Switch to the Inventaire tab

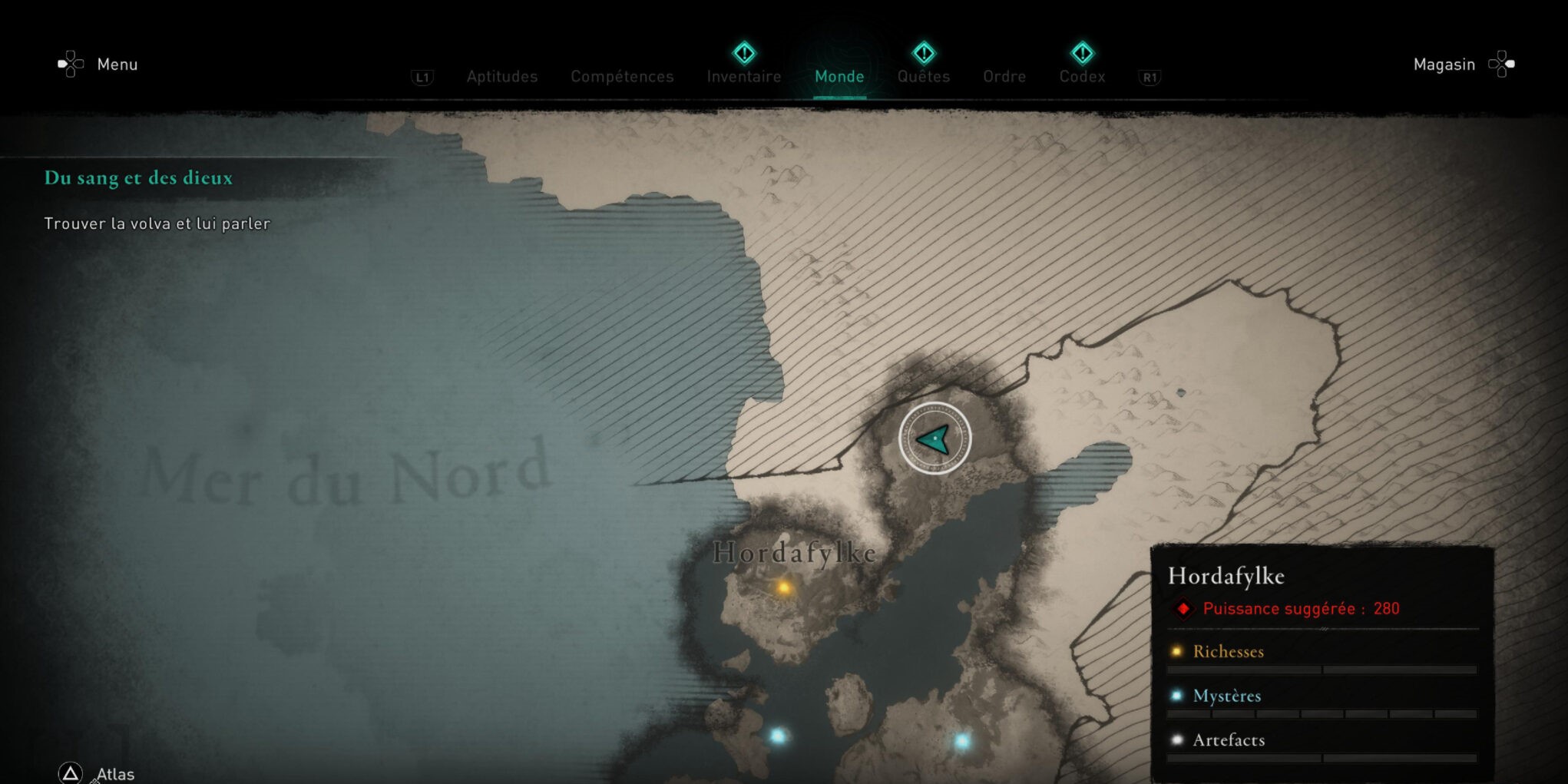(743, 77)
